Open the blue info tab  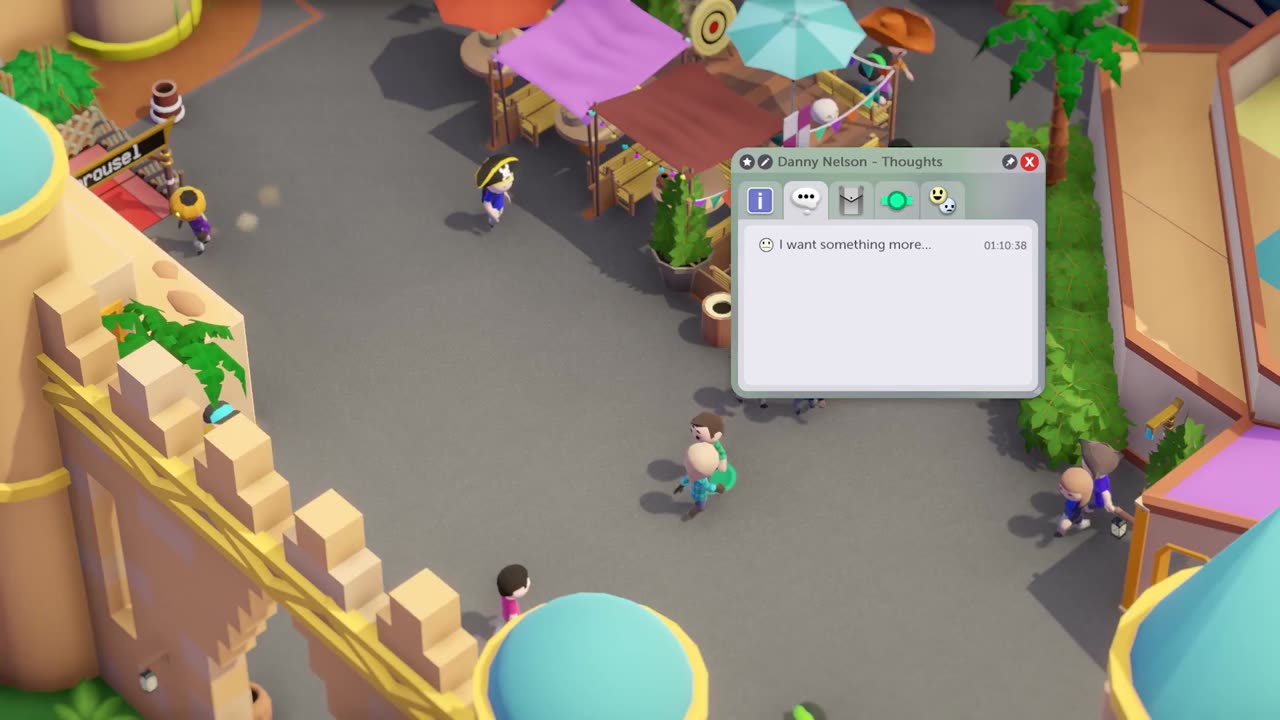coord(760,201)
